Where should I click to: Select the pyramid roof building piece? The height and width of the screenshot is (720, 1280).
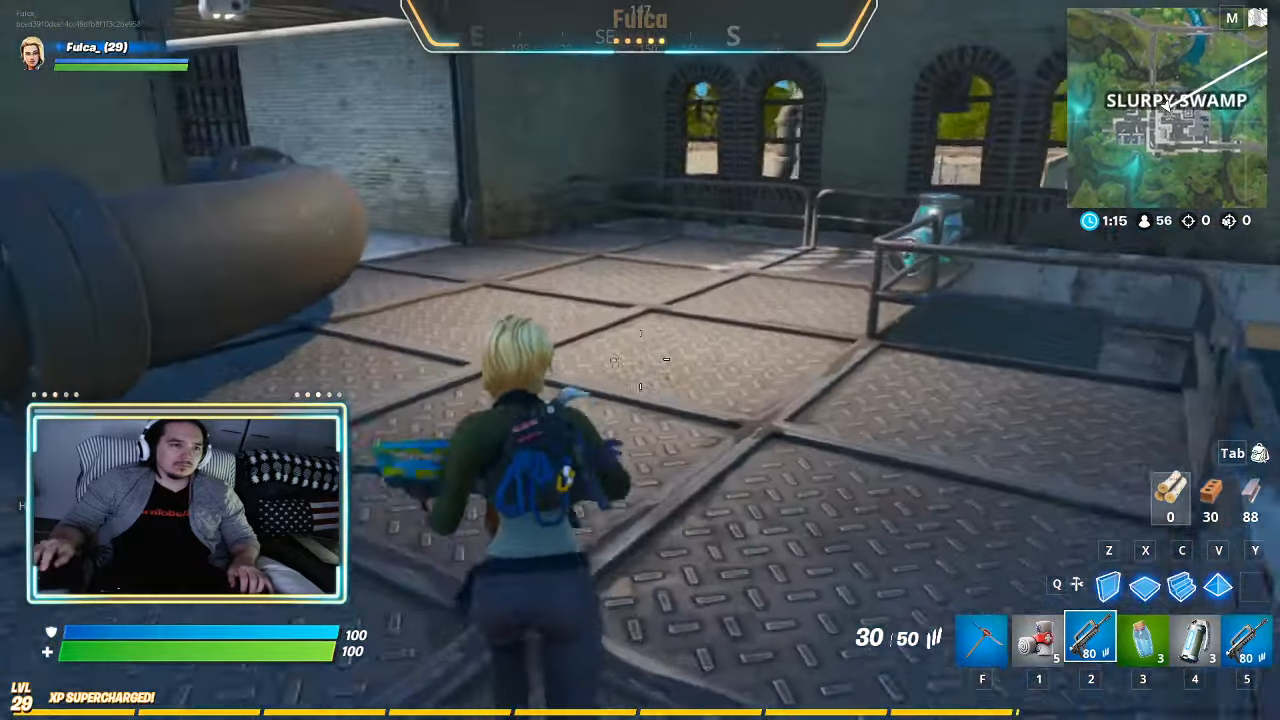click(1218, 586)
